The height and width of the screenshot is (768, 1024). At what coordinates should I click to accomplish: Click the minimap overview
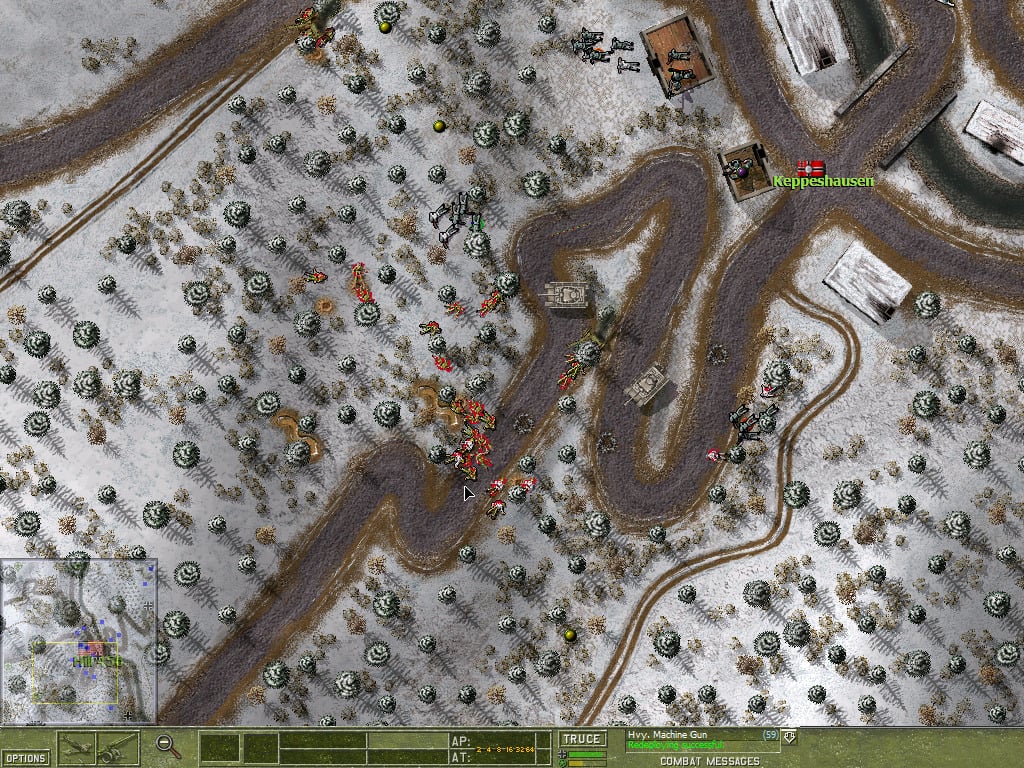coord(78,641)
